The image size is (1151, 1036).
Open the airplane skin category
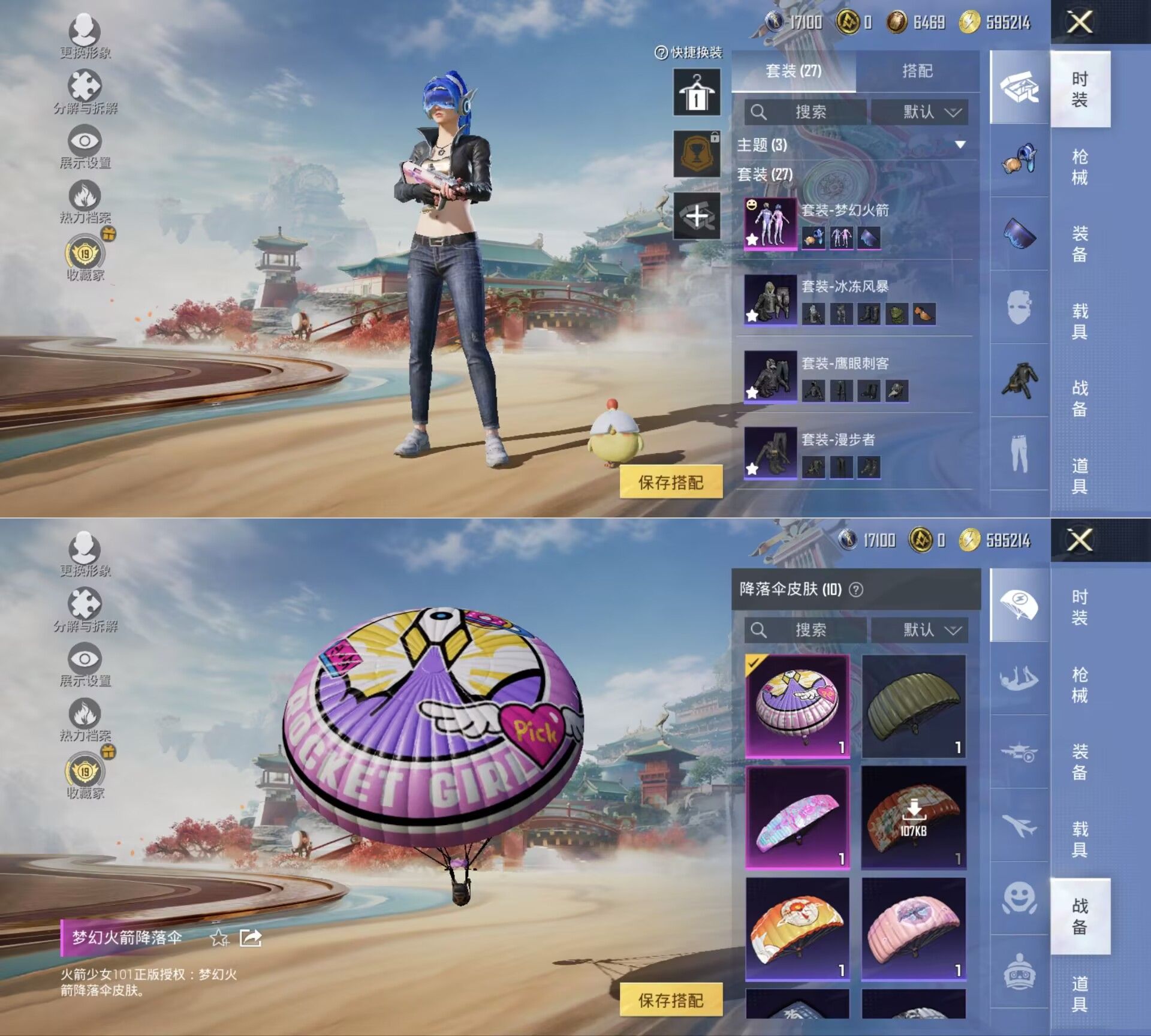click(1019, 826)
